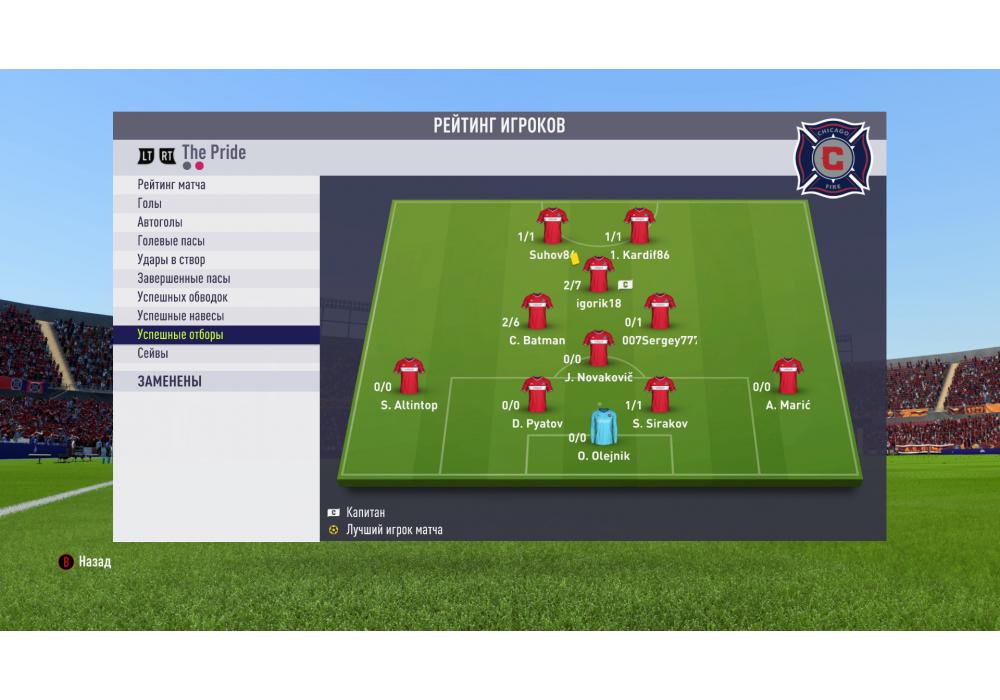Open the Автоголы stat list

[216, 222]
